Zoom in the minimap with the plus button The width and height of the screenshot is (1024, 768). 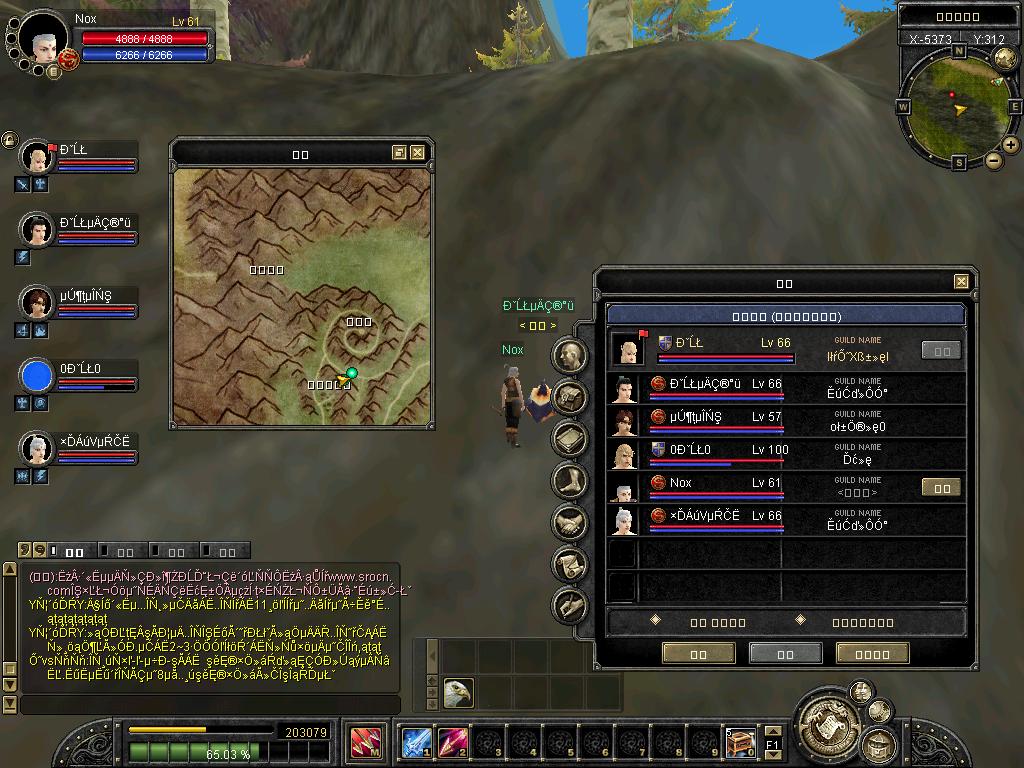pos(1011,145)
